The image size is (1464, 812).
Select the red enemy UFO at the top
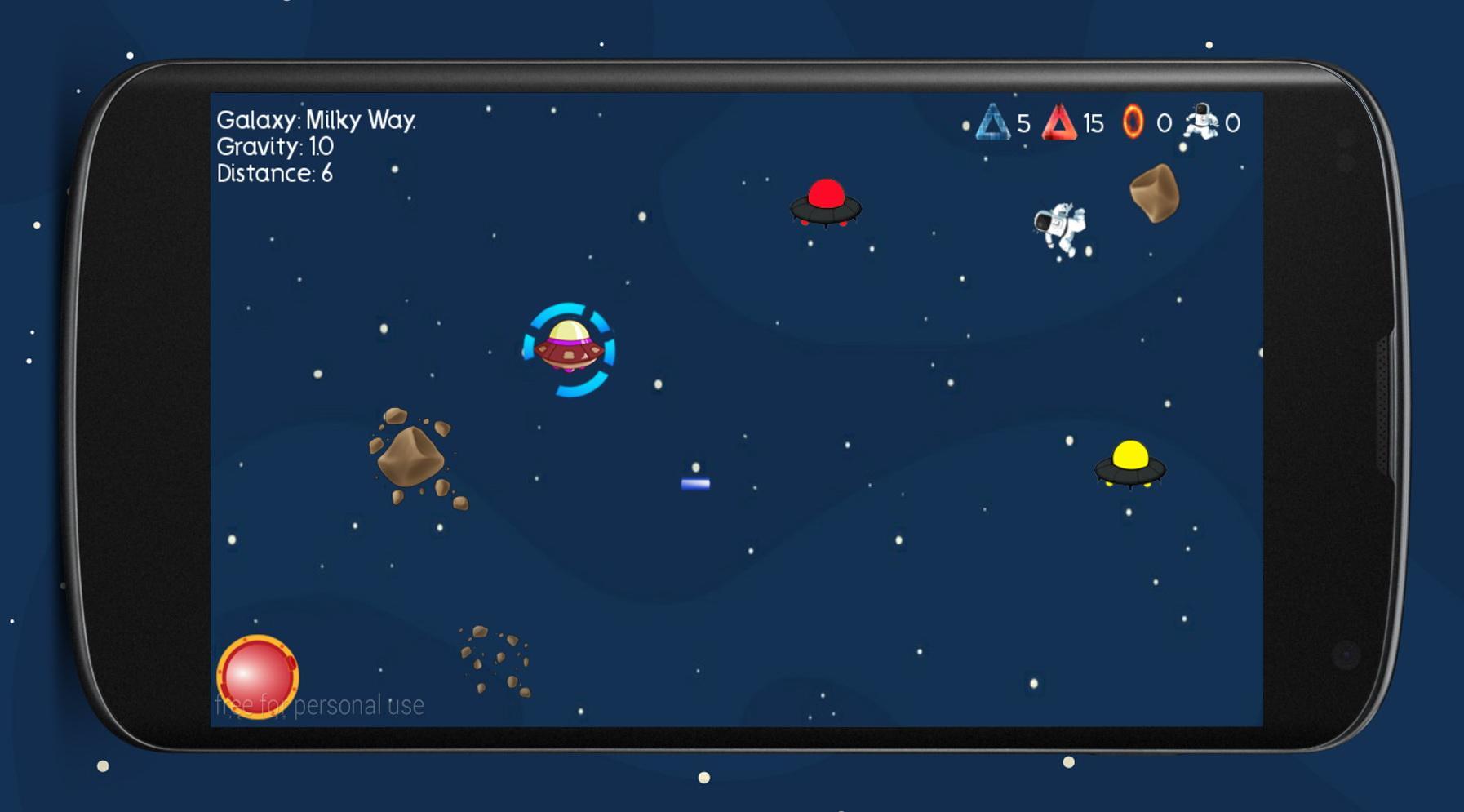824,204
